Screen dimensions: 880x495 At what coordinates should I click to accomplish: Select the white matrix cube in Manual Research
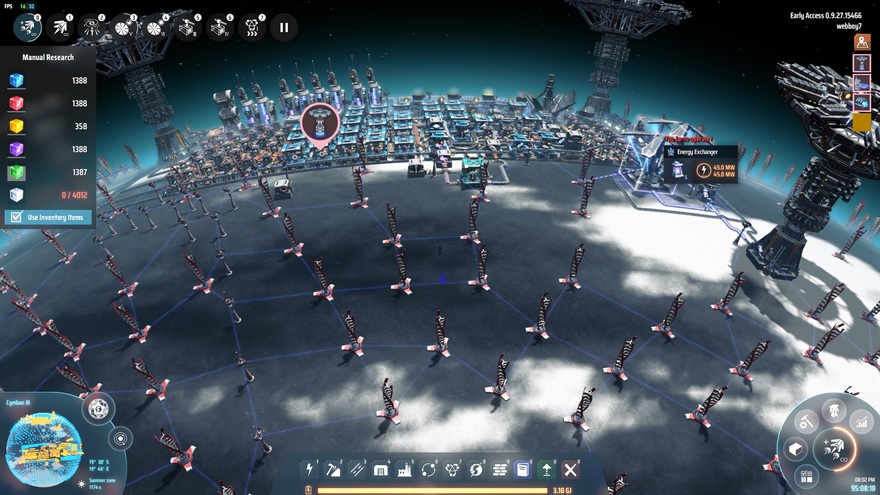16,195
